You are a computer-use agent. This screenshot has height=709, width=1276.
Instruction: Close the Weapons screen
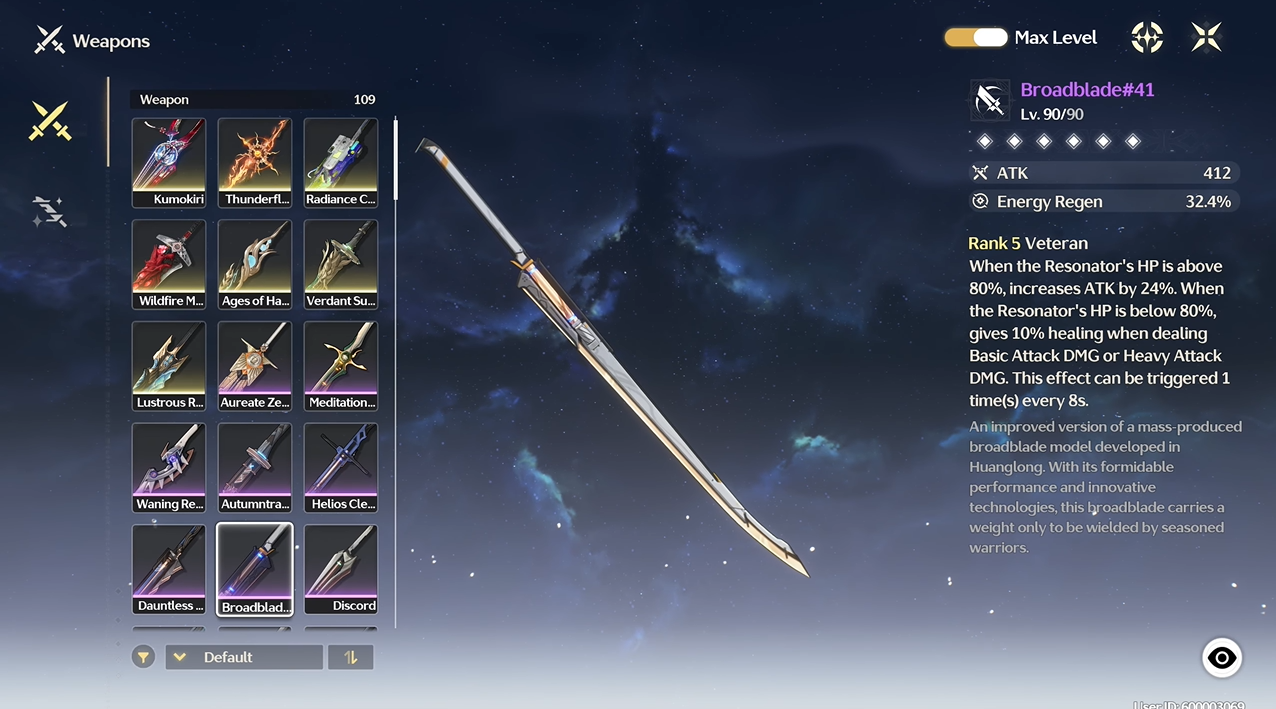tap(1206, 38)
